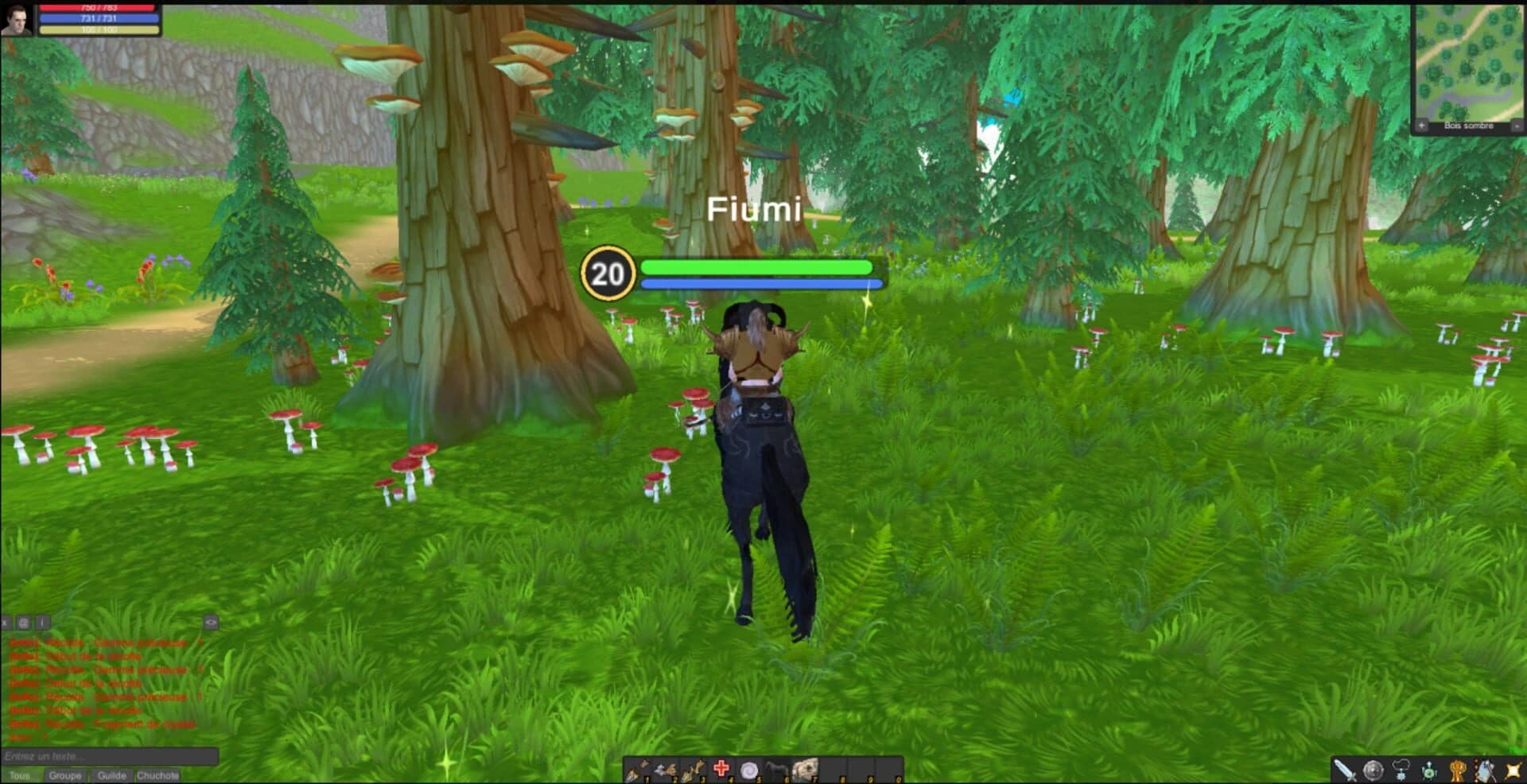Click the turtle pet icon
Viewport: 1527px width, 784px height.
tap(1429, 770)
